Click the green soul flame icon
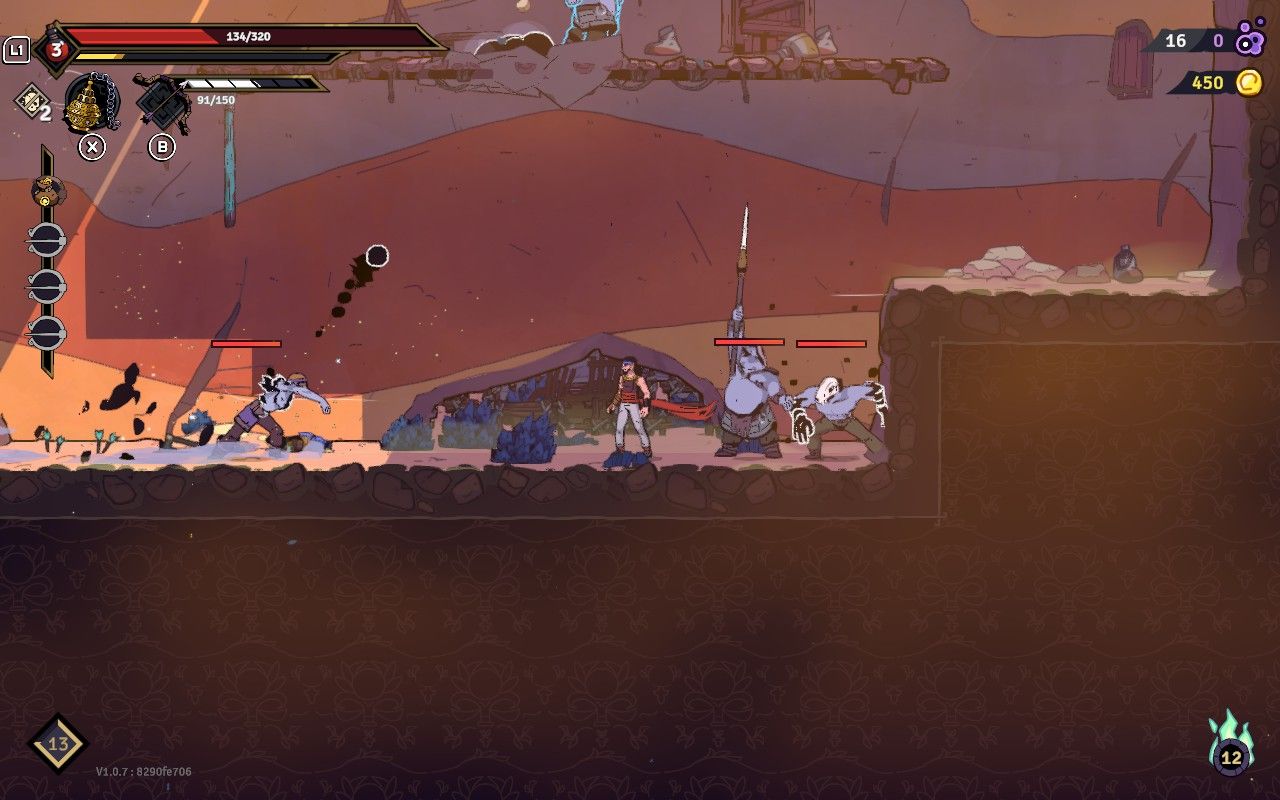The height and width of the screenshot is (800, 1280). pyautogui.click(x=1231, y=744)
